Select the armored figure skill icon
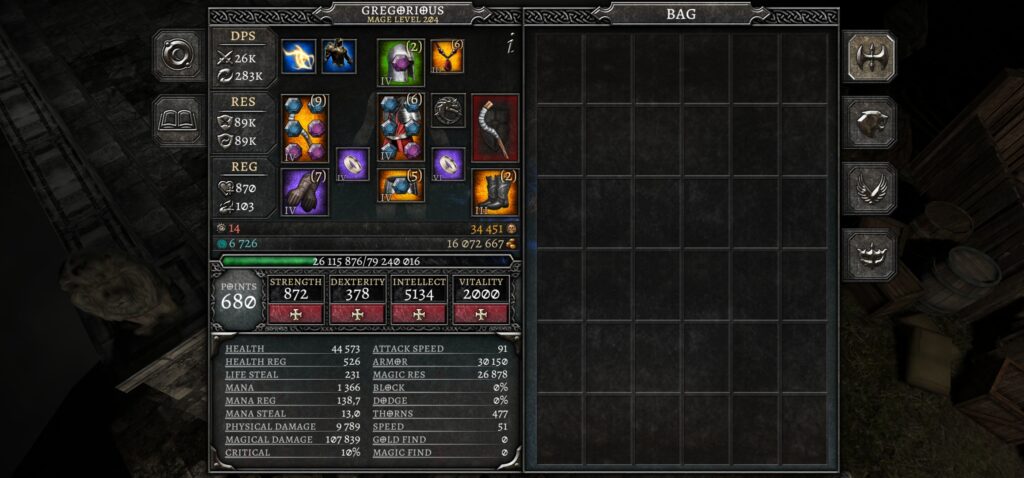Screen dimensions: 1024x478 click(339, 56)
